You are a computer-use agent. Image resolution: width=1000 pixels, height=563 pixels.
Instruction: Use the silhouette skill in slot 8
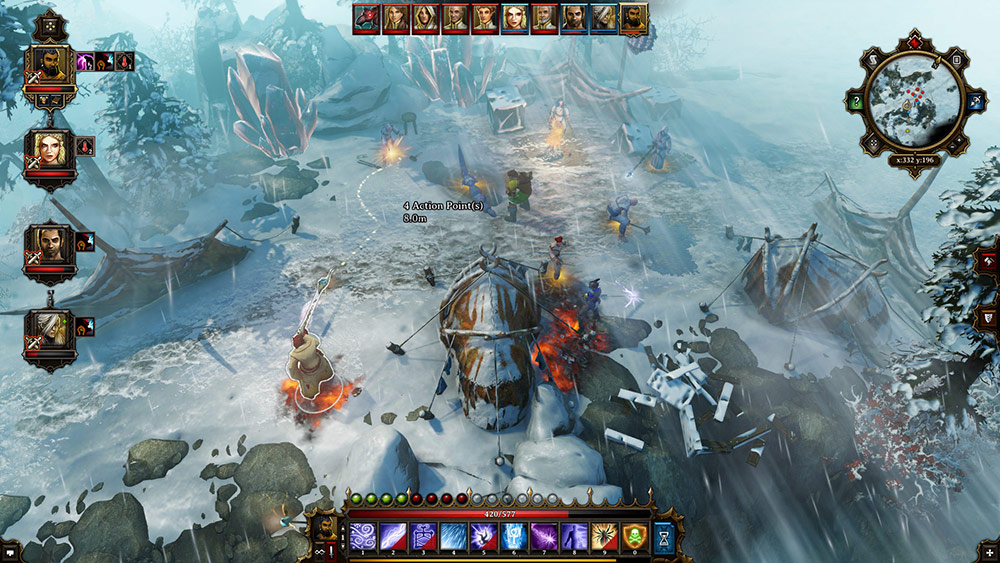[x=573, y=537]
